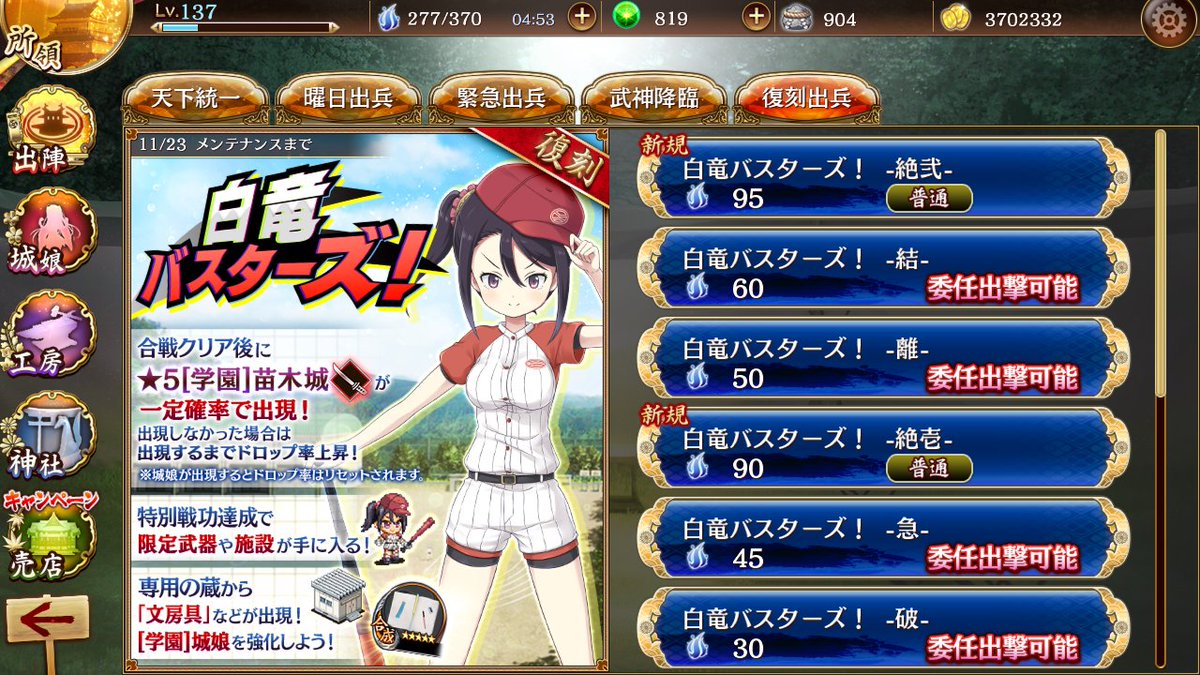The height and width of the screenshot is (675, 1200).
Task: Choose the 復刻出兵 tab
Action: coord(806,99)
